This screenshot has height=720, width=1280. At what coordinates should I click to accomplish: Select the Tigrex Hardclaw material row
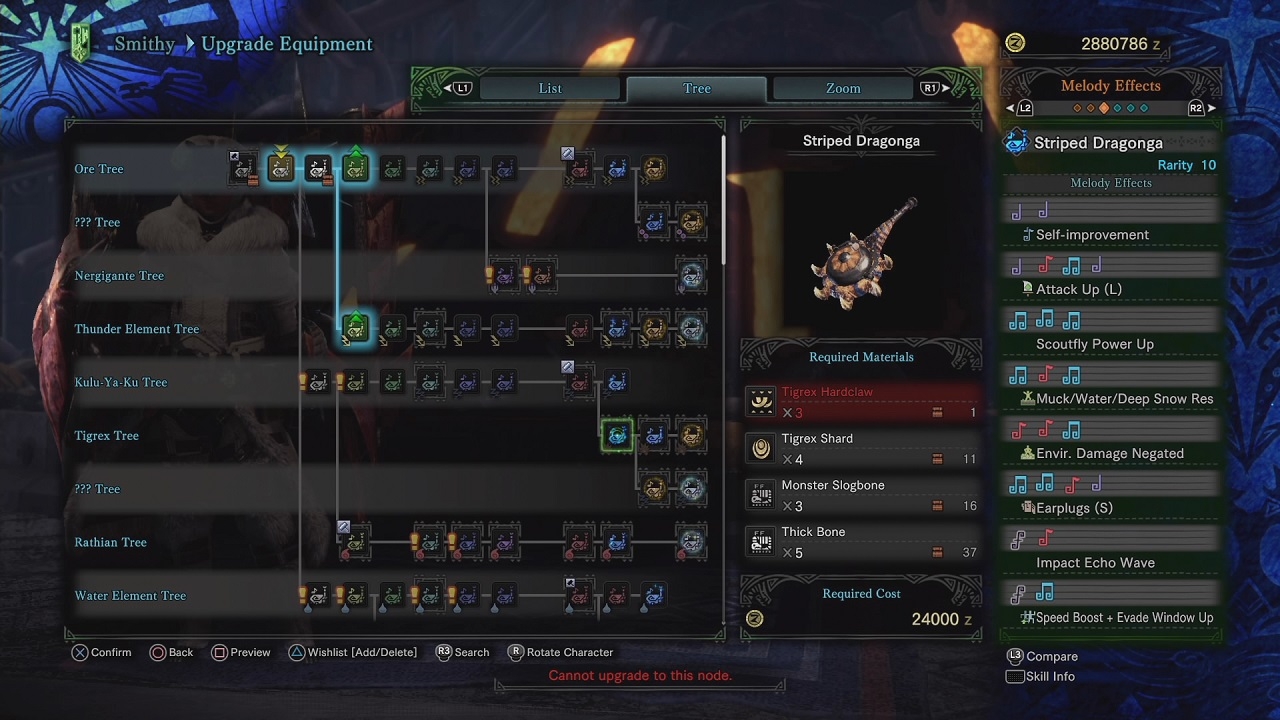(861, 402)
